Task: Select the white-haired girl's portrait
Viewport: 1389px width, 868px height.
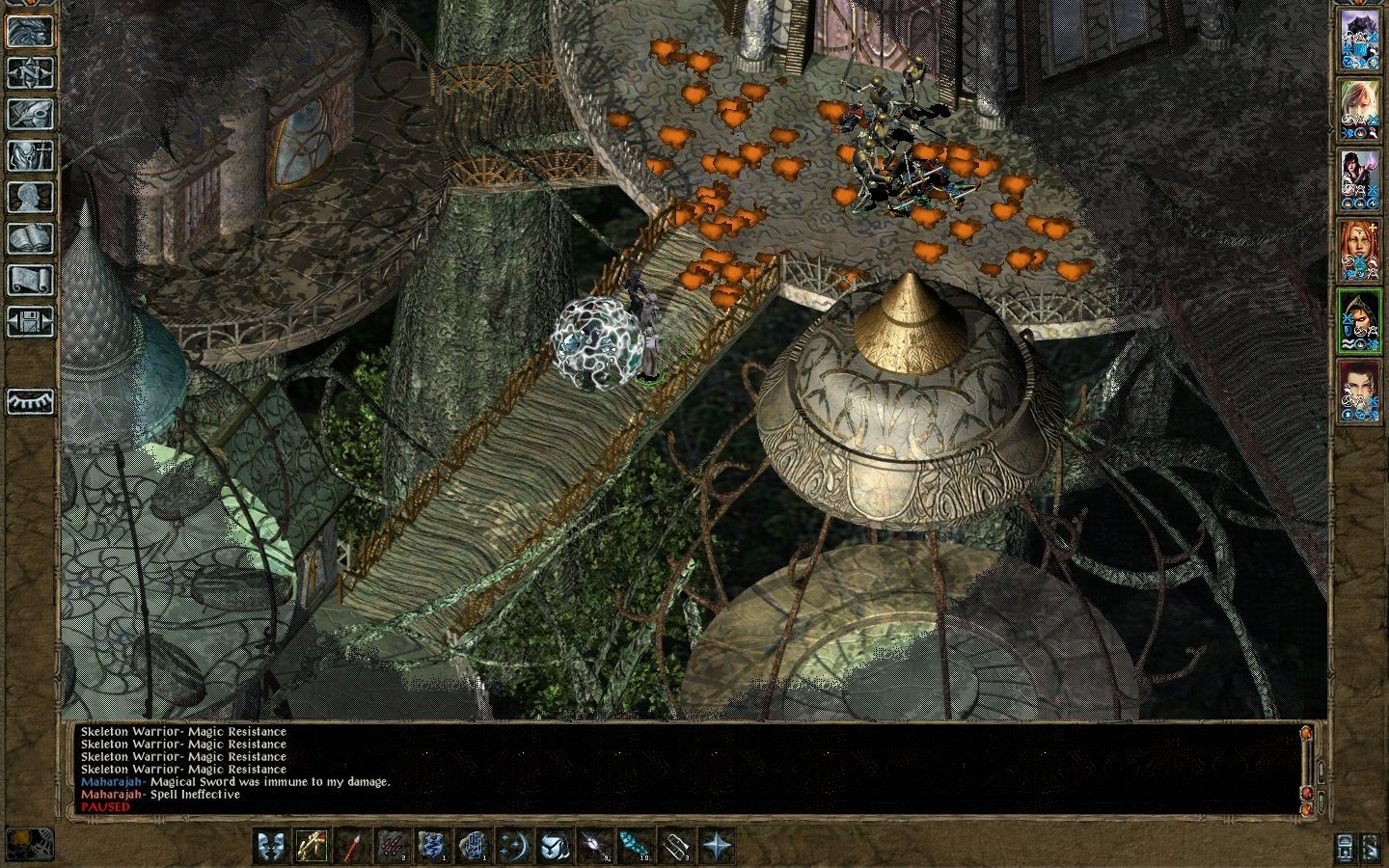Action: [x=1359, y=109]
